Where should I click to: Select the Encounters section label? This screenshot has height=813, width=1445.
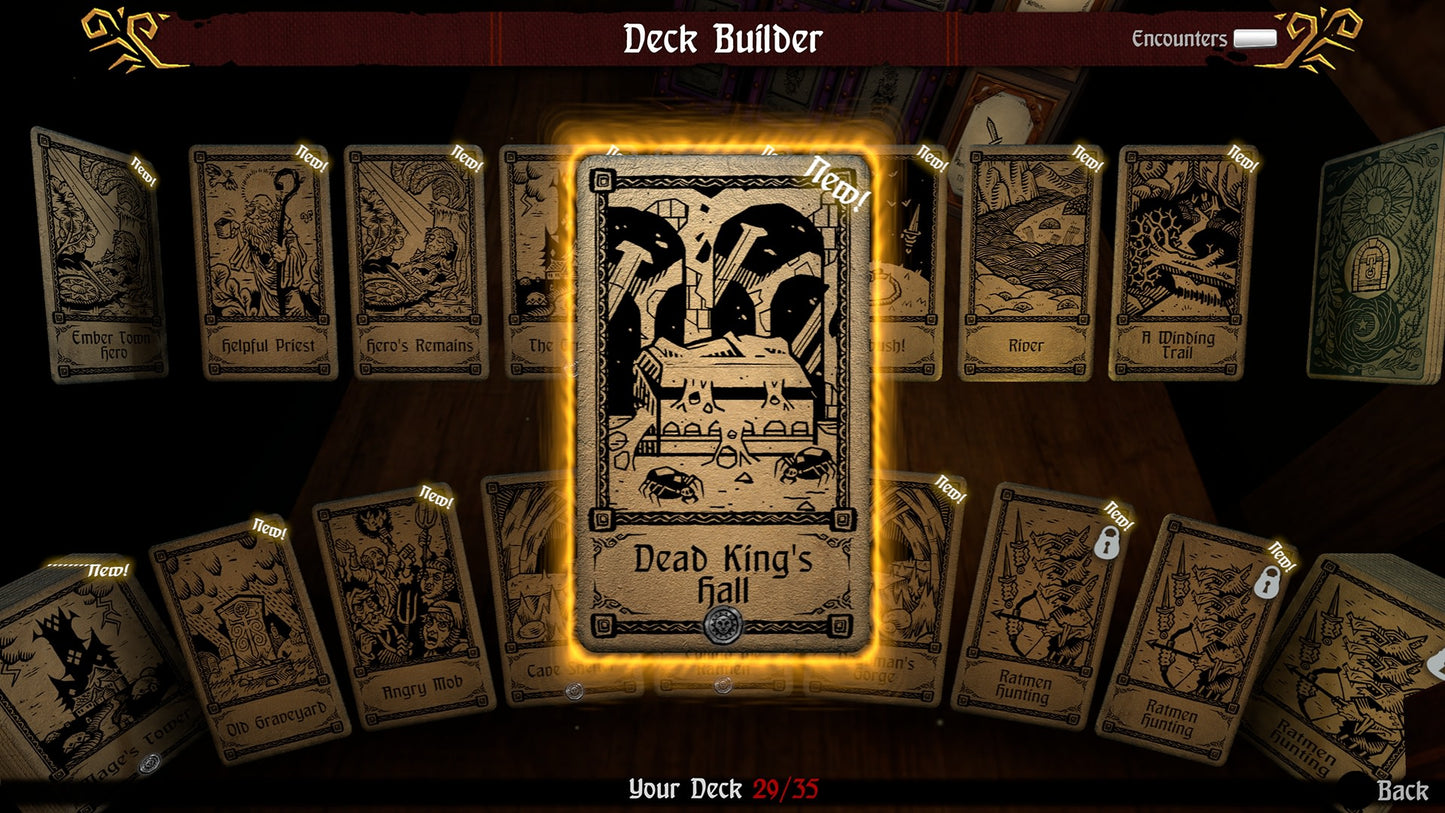click(x=1180, y=38)
